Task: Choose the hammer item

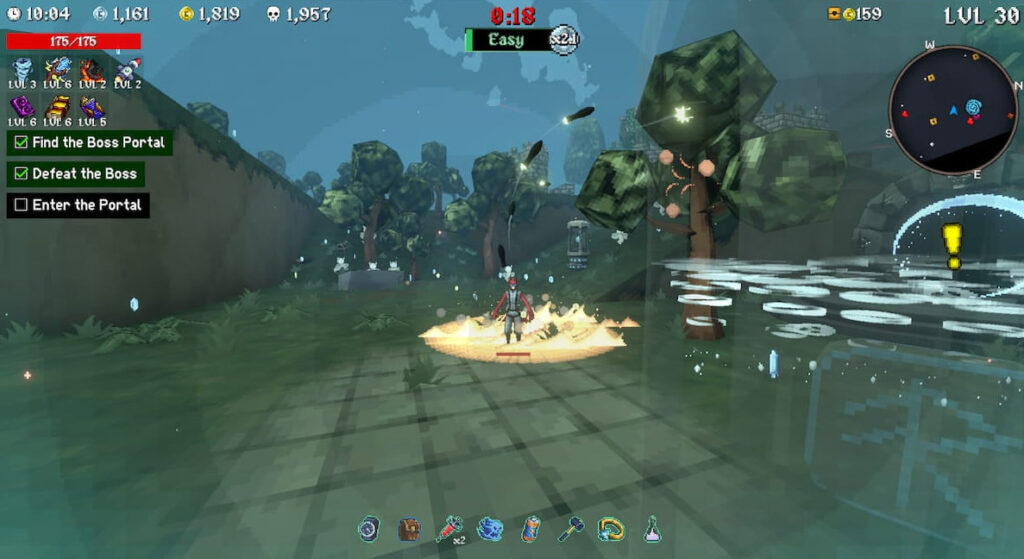Action: tap(570, 529)
